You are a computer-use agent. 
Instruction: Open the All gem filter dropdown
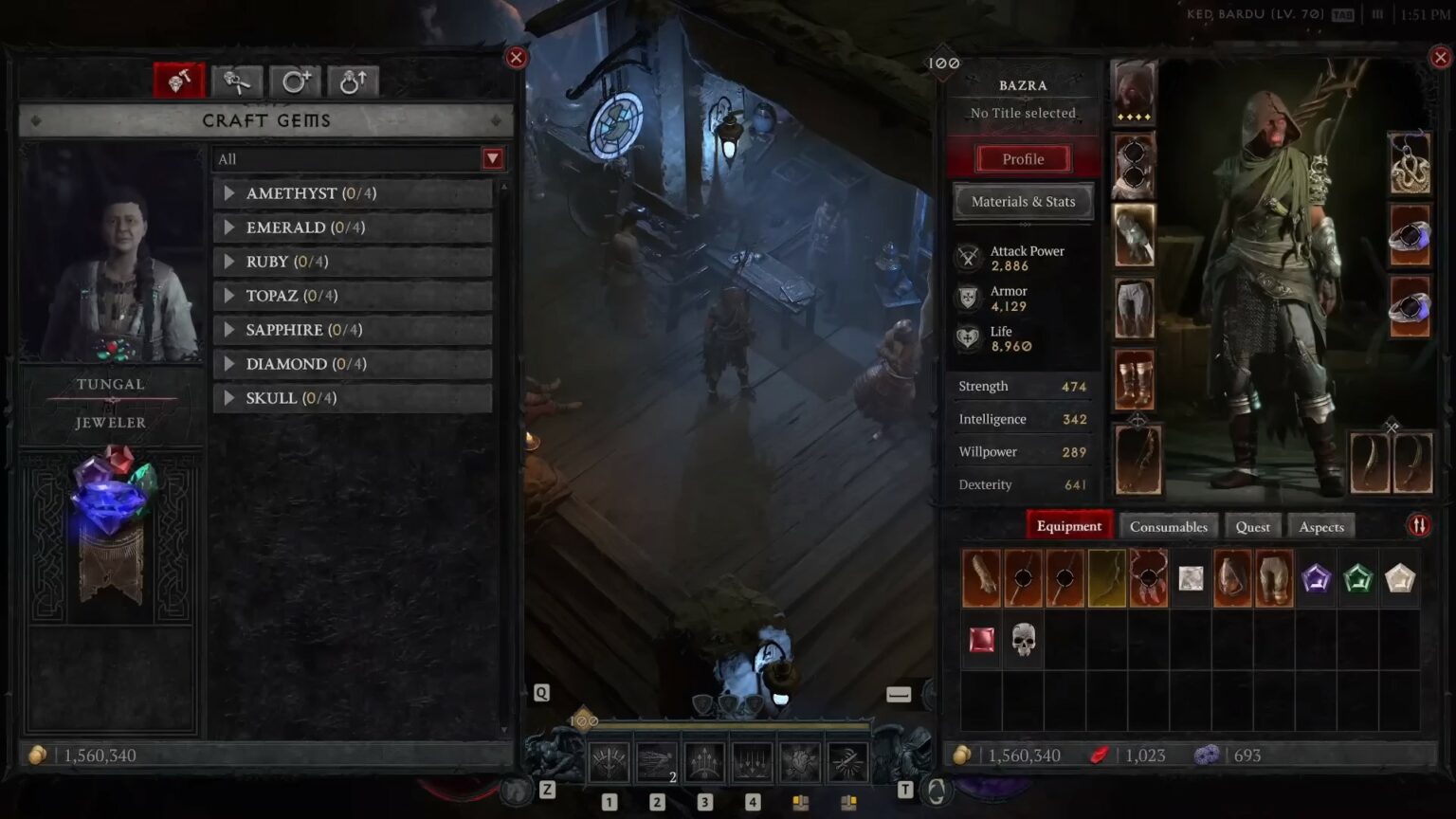[x=491, y=158]
